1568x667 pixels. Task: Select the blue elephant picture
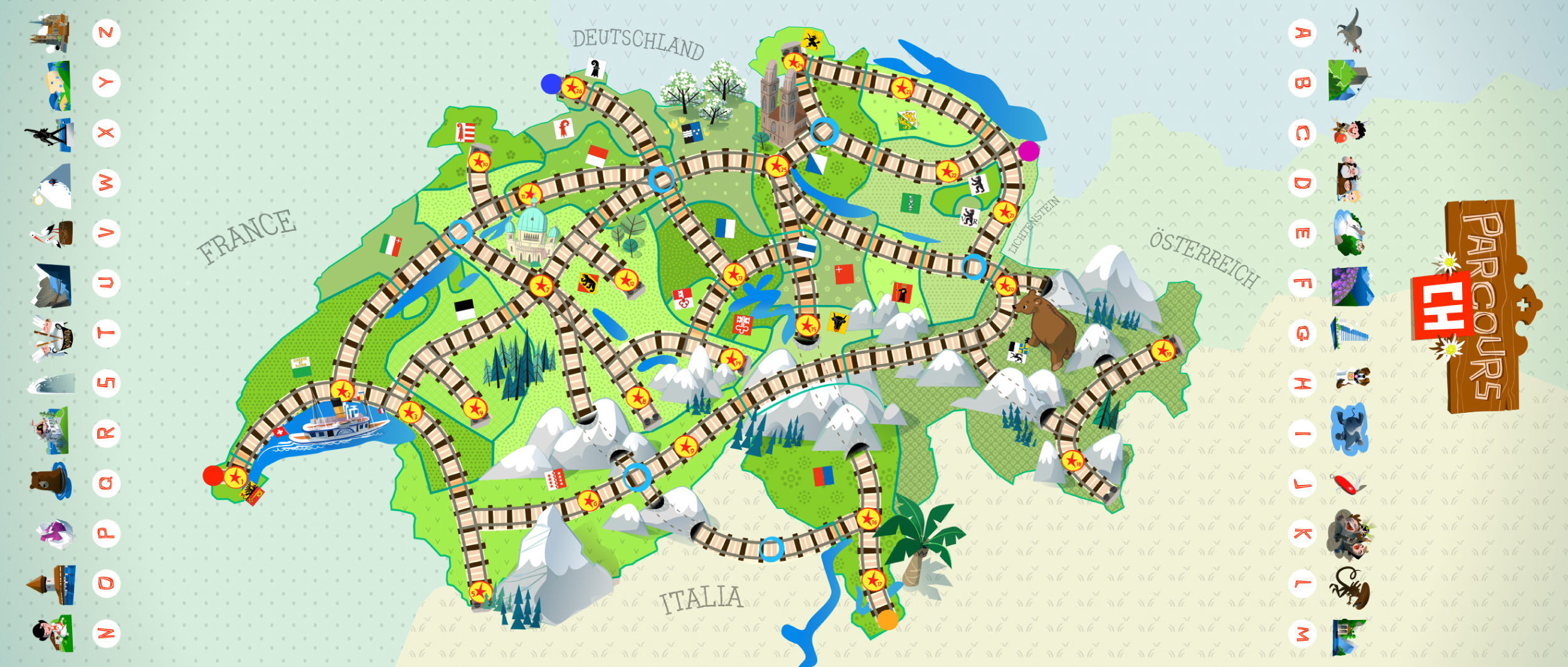pyautogui.click(x=1350, y=430)
